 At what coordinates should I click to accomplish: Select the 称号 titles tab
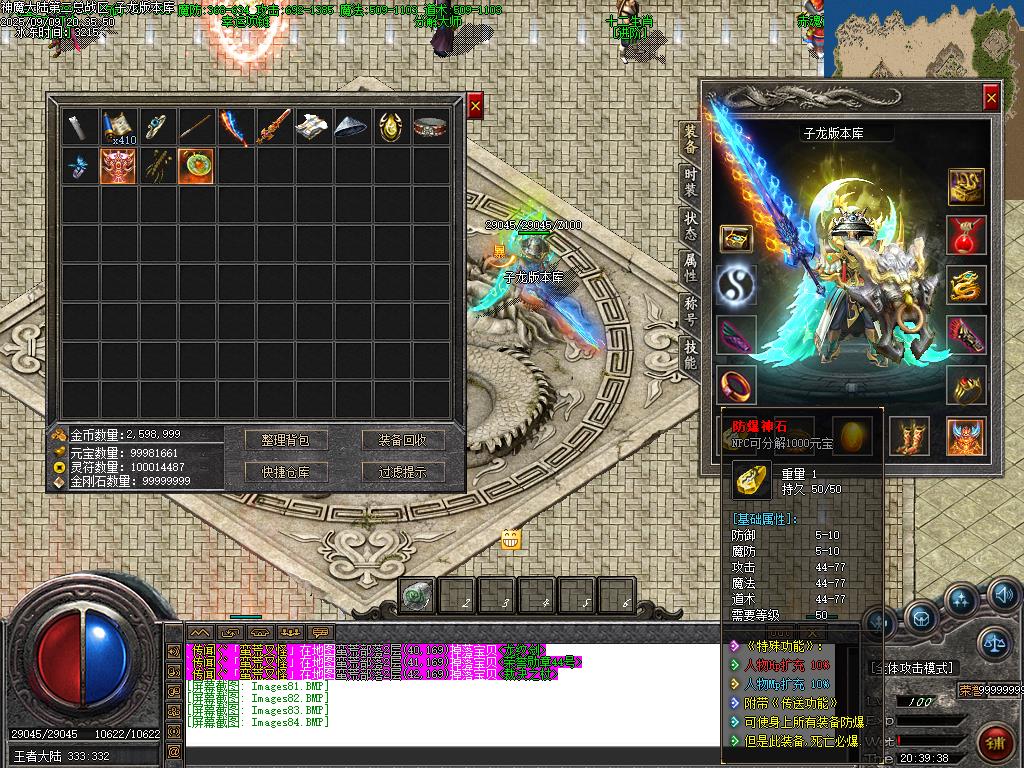click(x=690, y=310)
